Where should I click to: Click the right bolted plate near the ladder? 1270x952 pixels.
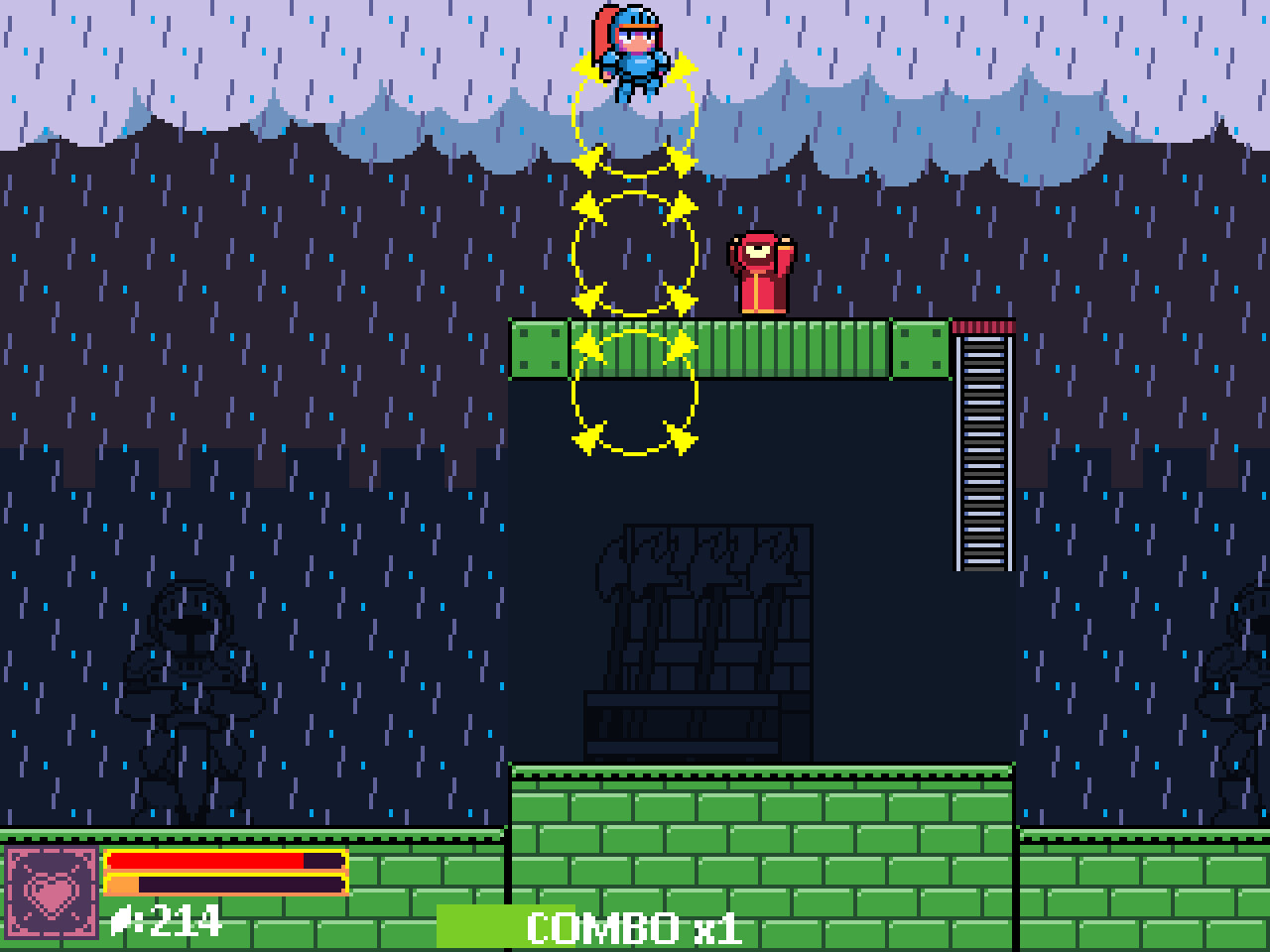point(920,349)
